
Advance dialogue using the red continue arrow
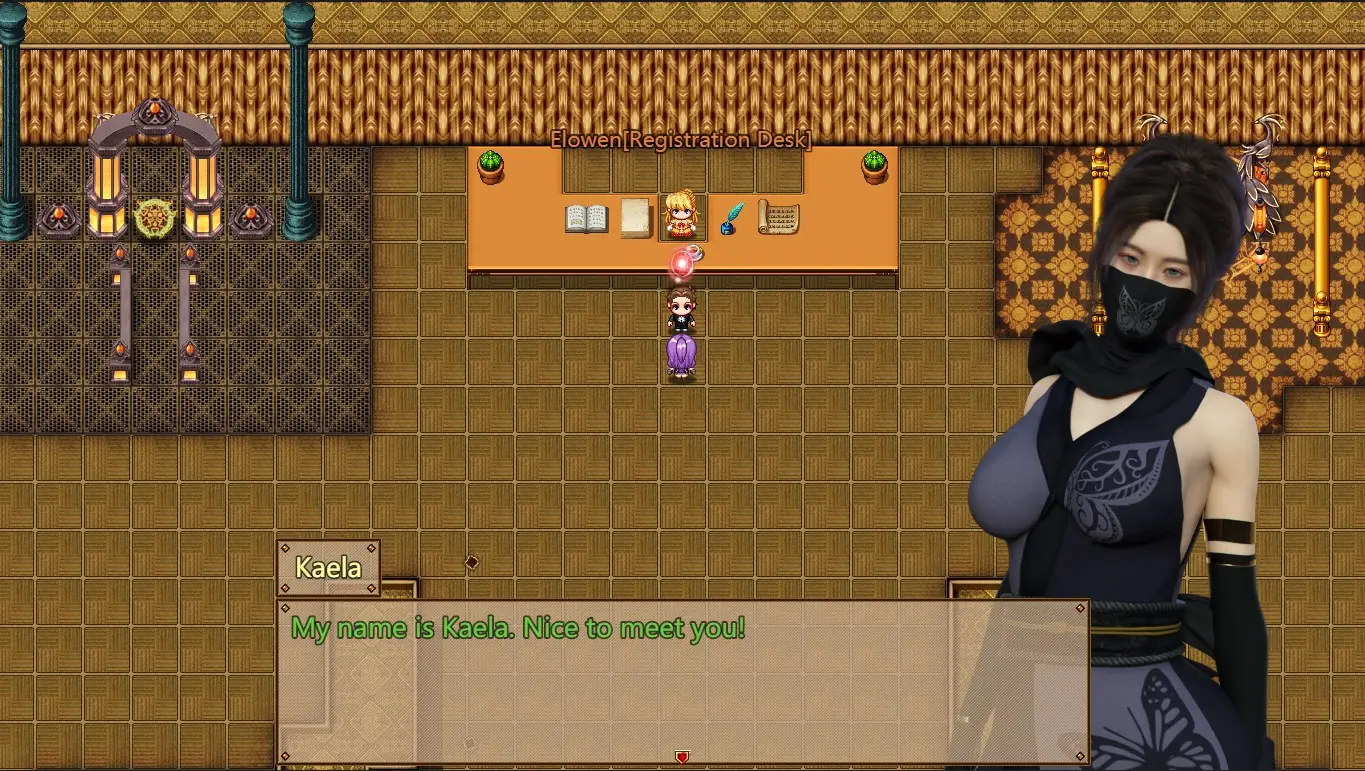point(682,757)
